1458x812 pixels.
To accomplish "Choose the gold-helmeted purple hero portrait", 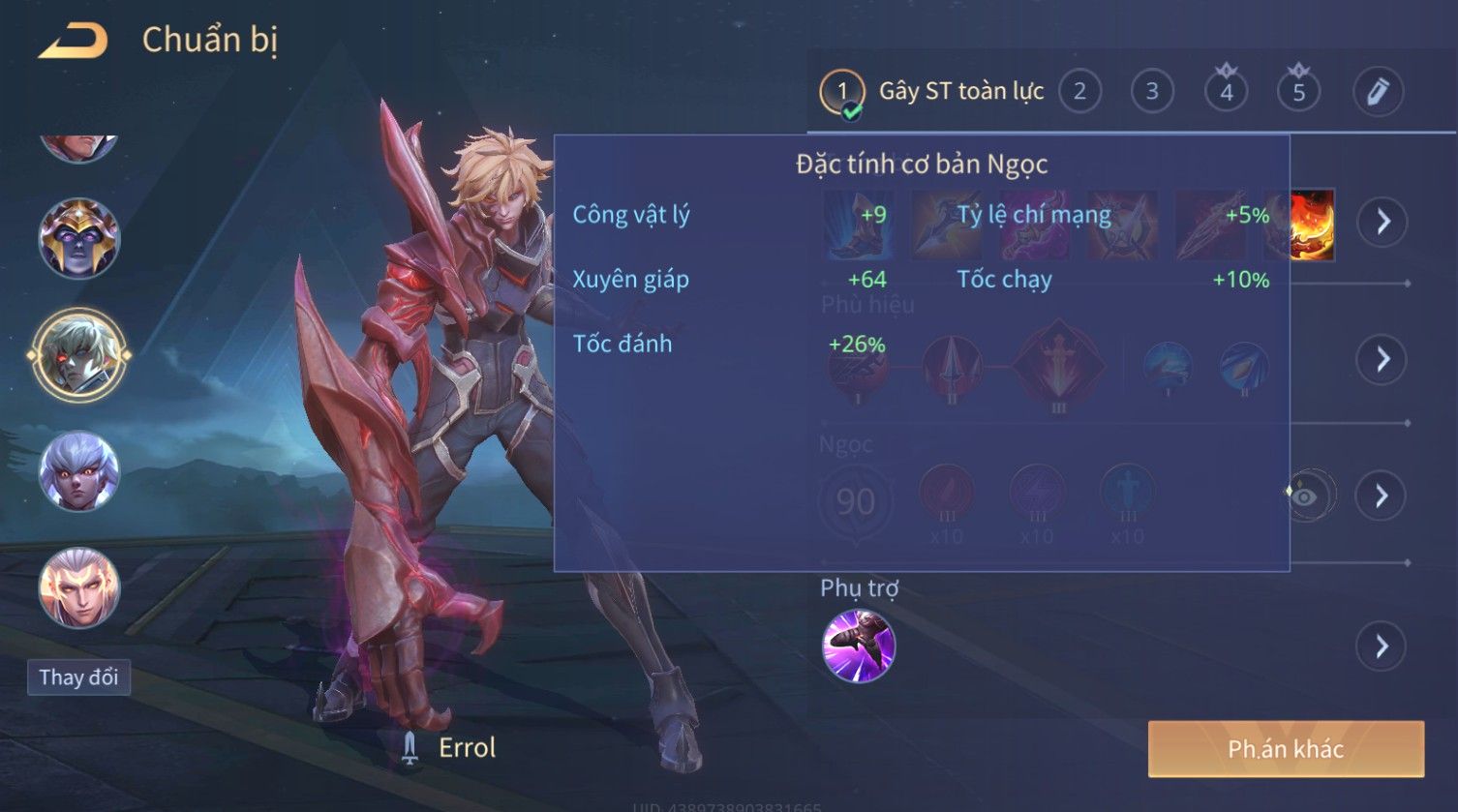I will coord(78,238).
